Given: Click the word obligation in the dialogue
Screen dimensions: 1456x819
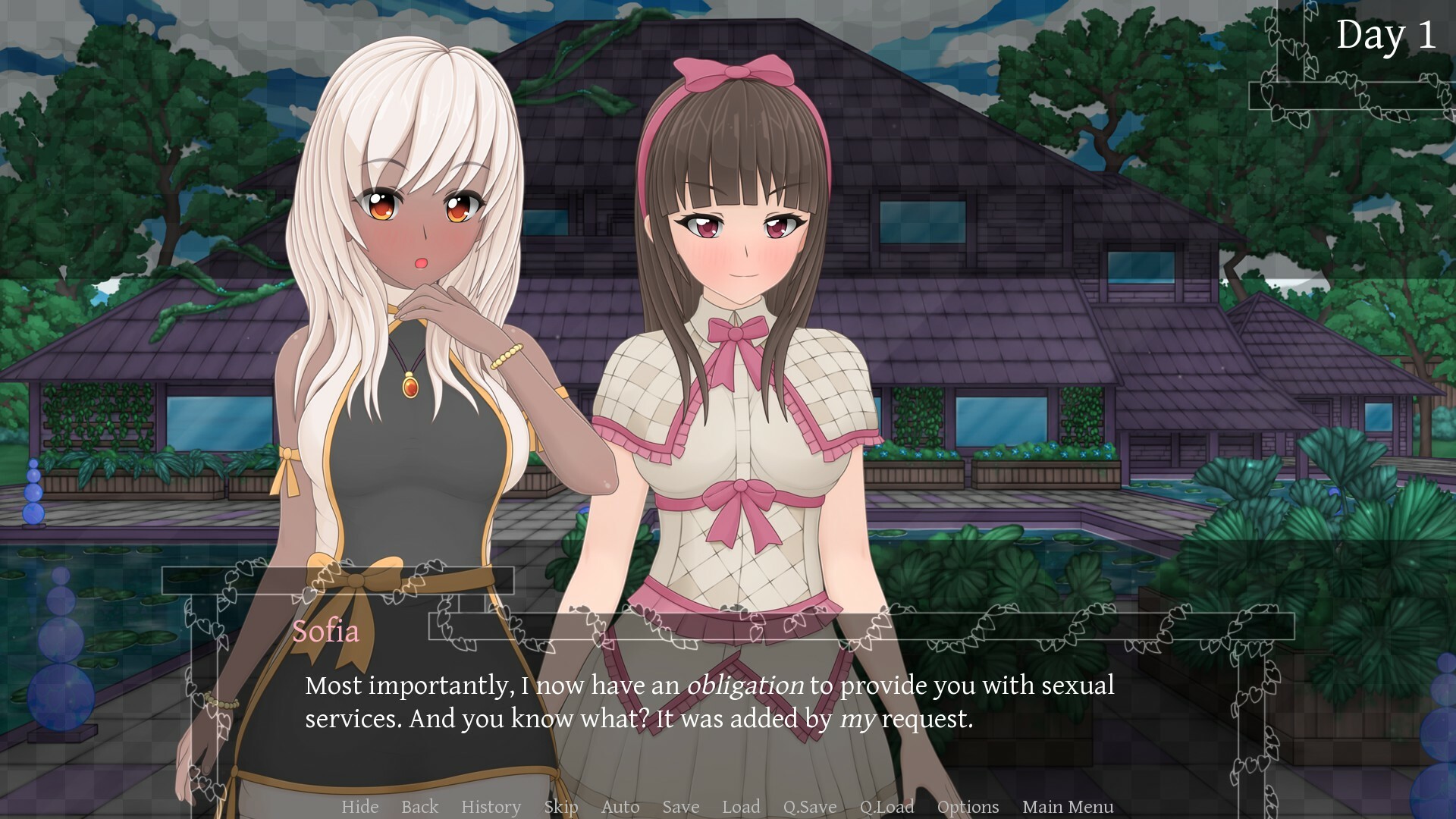Looking at the screenshot, I should pyautogui.click(x=745, y=686).
